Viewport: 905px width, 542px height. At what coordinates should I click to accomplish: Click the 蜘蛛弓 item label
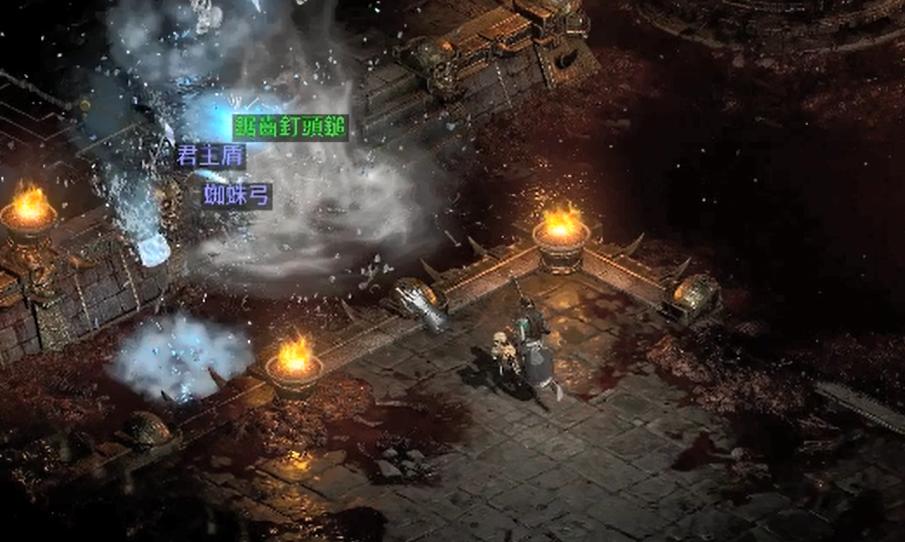pos(237,194)
